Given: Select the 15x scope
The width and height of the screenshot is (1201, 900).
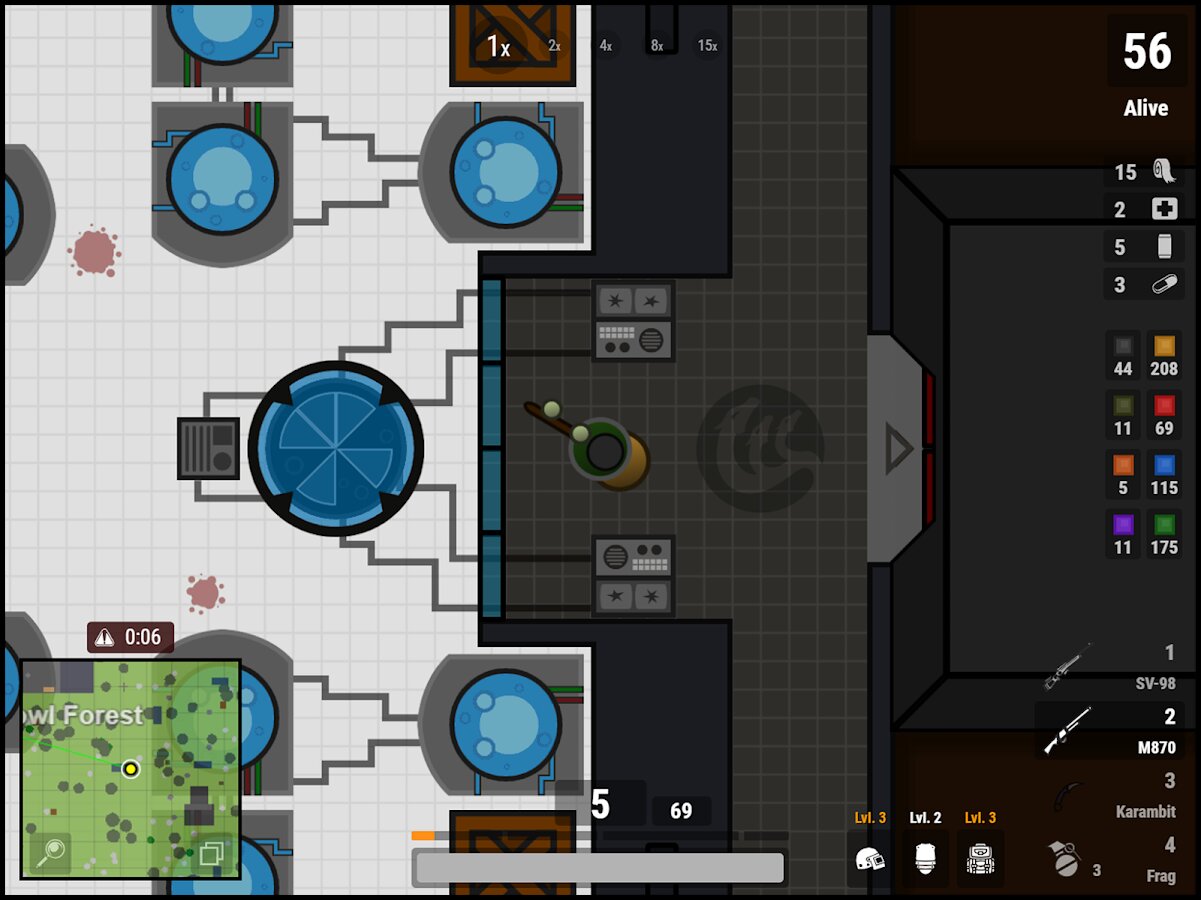Looking at the screenshot, I should [707, 45].
